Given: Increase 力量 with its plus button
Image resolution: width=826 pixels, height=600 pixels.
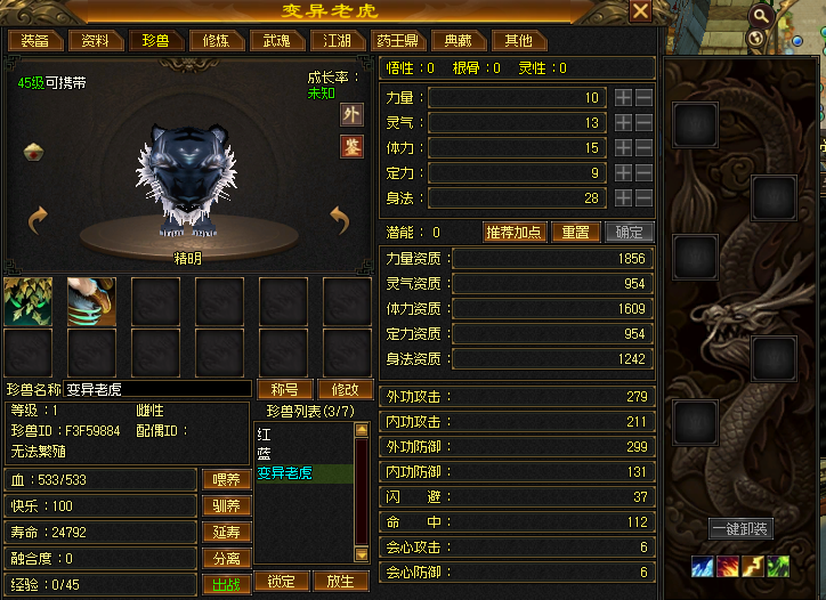Looking at the screenshot, I should (x=623, y=98).
